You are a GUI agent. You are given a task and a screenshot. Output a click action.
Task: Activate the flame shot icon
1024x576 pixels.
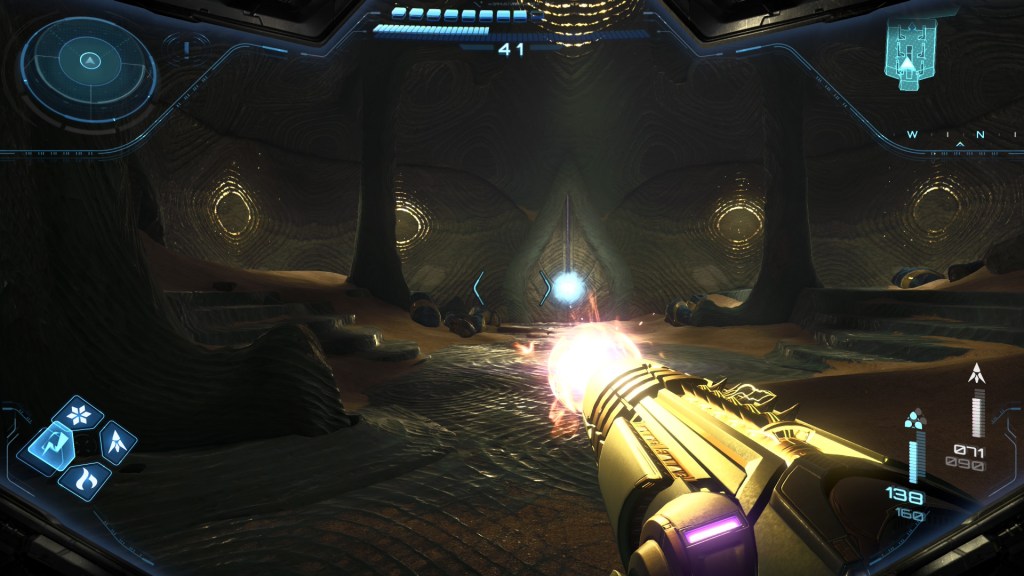click(x=83, y=477)
